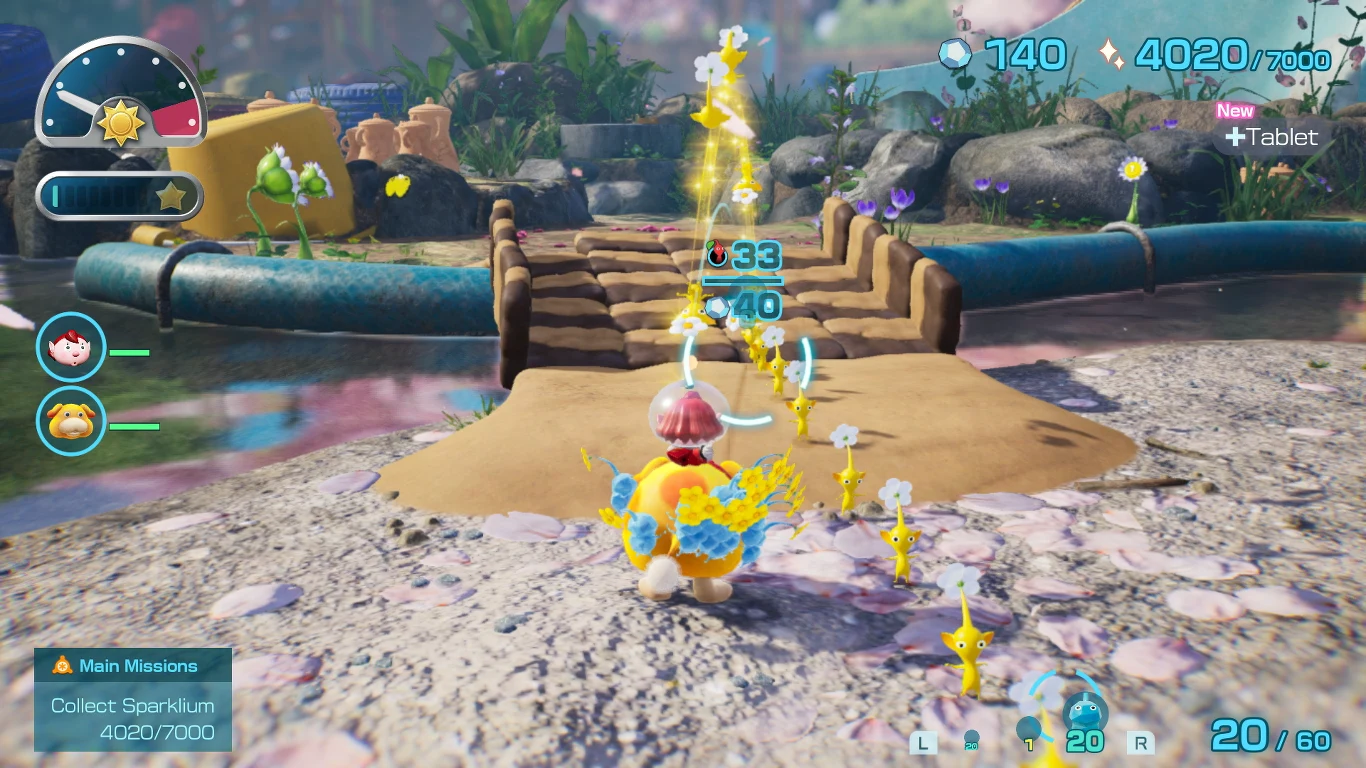Click the New label above Tablet

point(1234,111)
